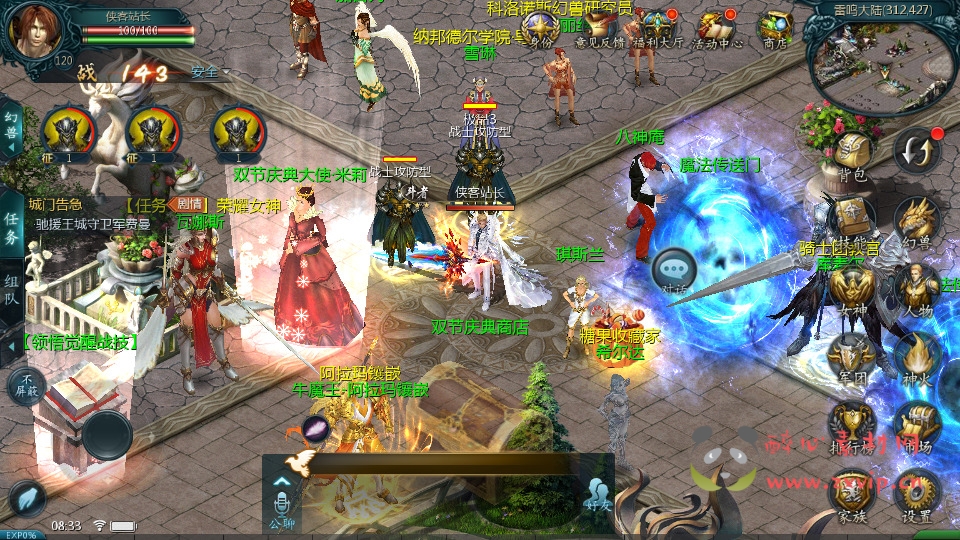960x540 pixels.
Task: Open the 神火 flame menu
Action: click(x=916, y=357)
